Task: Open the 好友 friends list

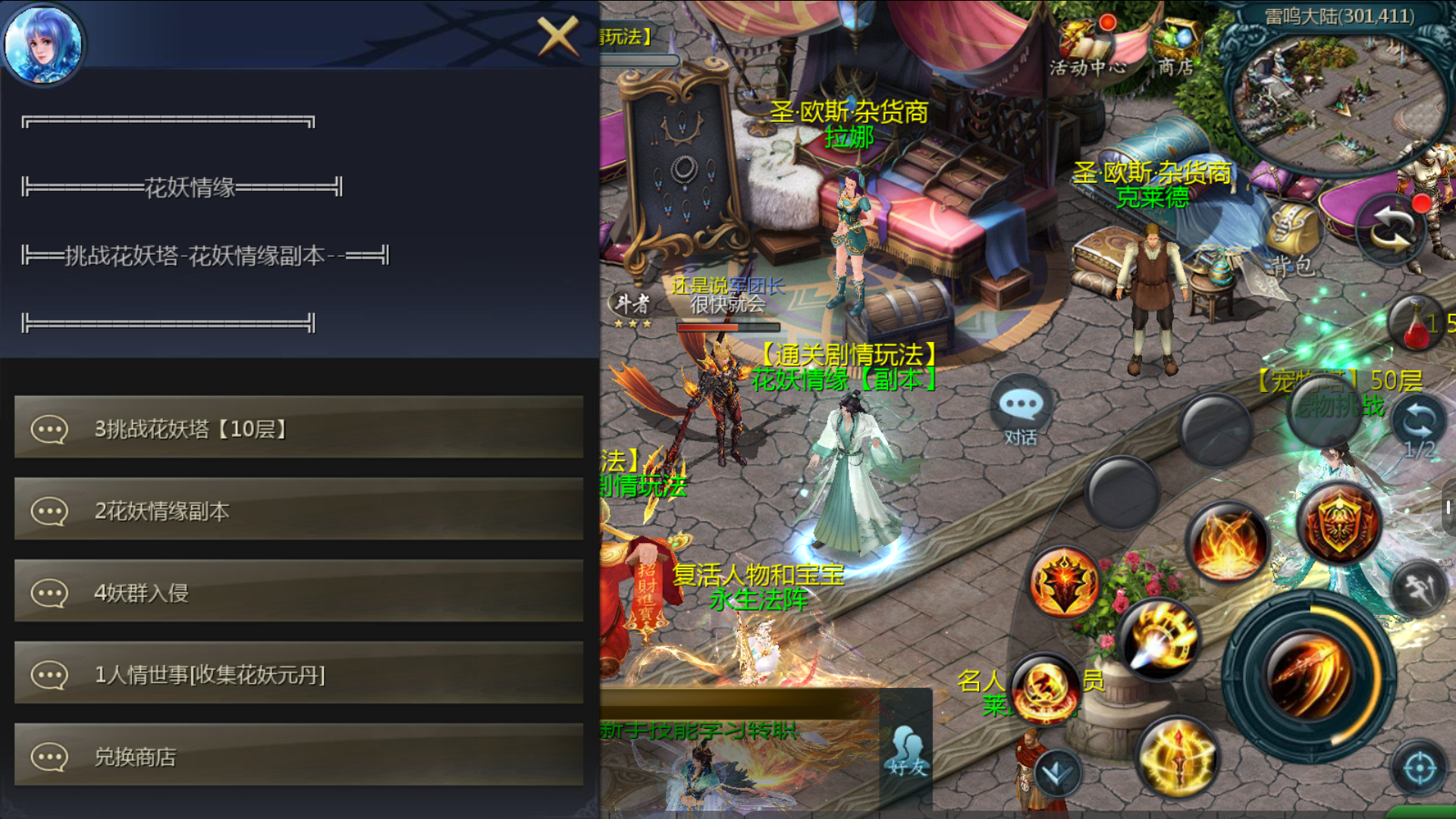Action: 908,751
